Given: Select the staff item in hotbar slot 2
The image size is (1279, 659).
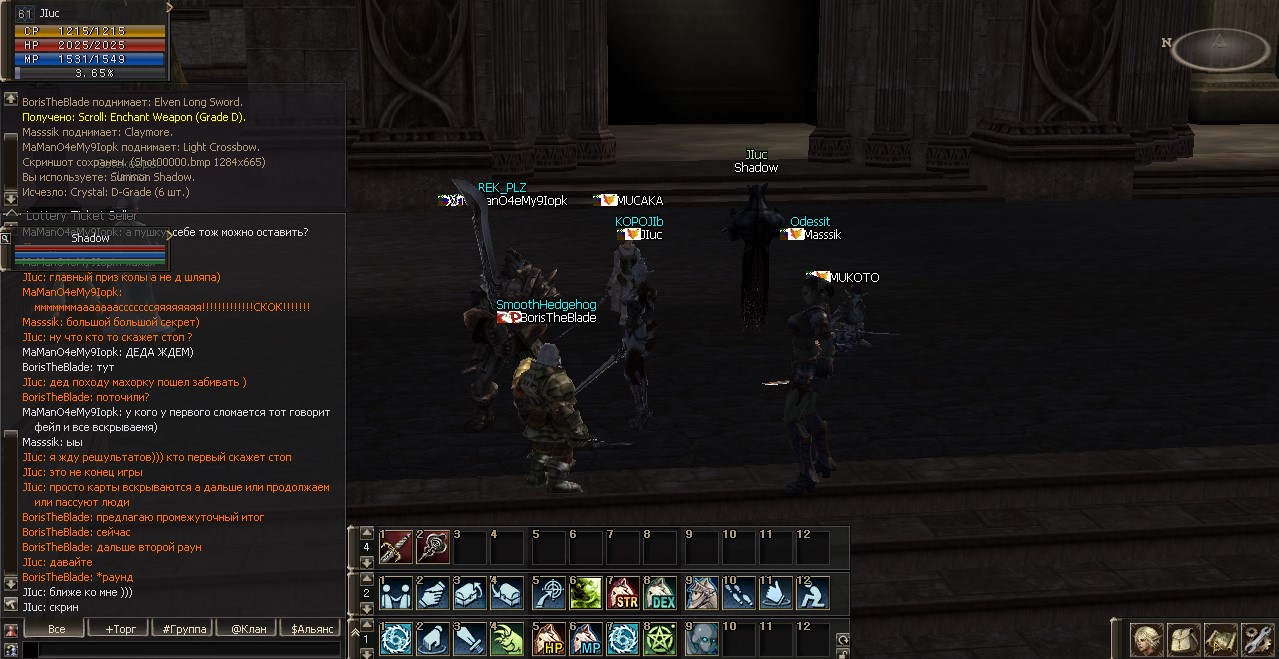Looking at the screenshot, I should pos(433,547).
